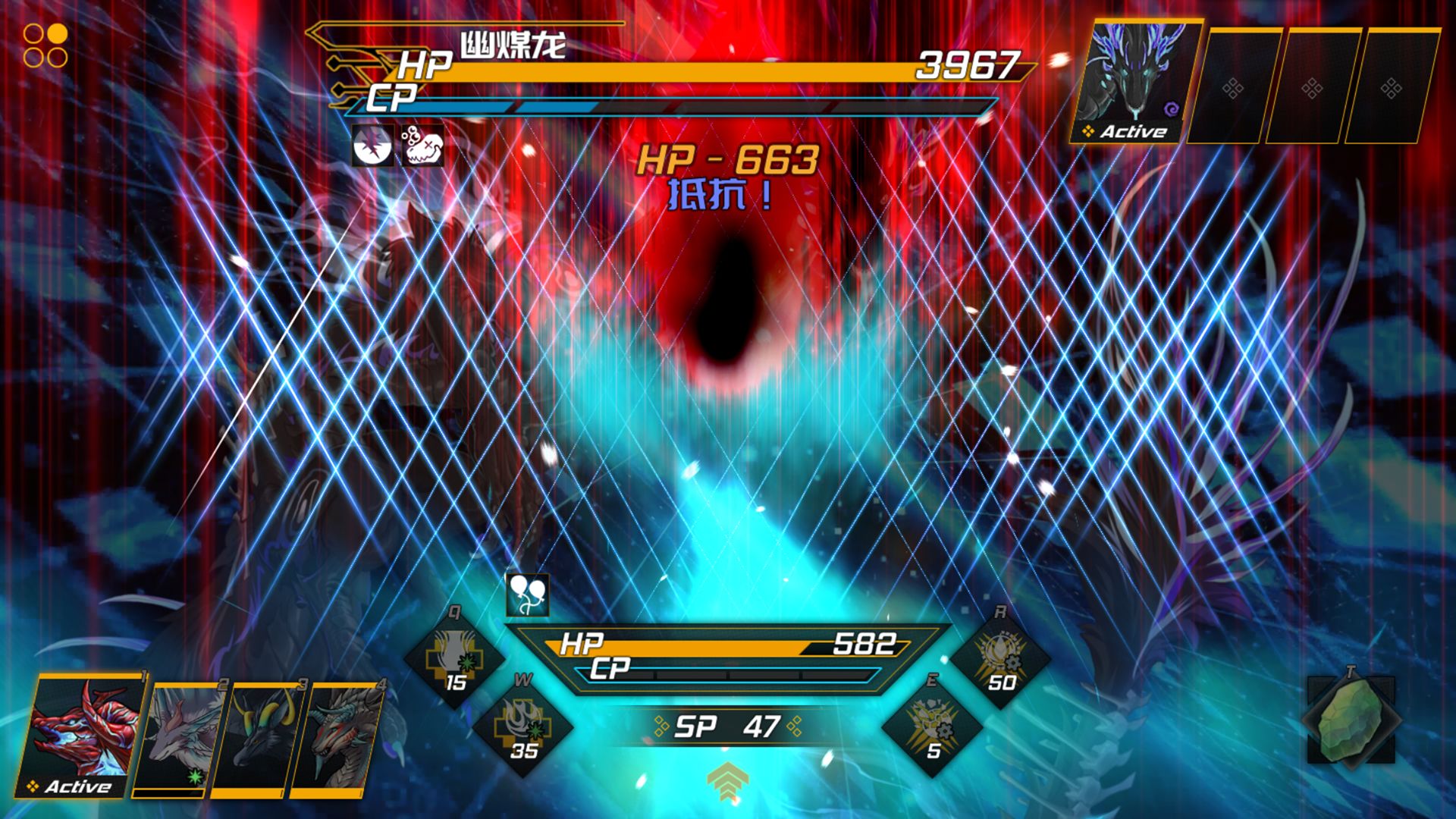
Task: Use the R skill costing 50
Action: coord(1001,658)
